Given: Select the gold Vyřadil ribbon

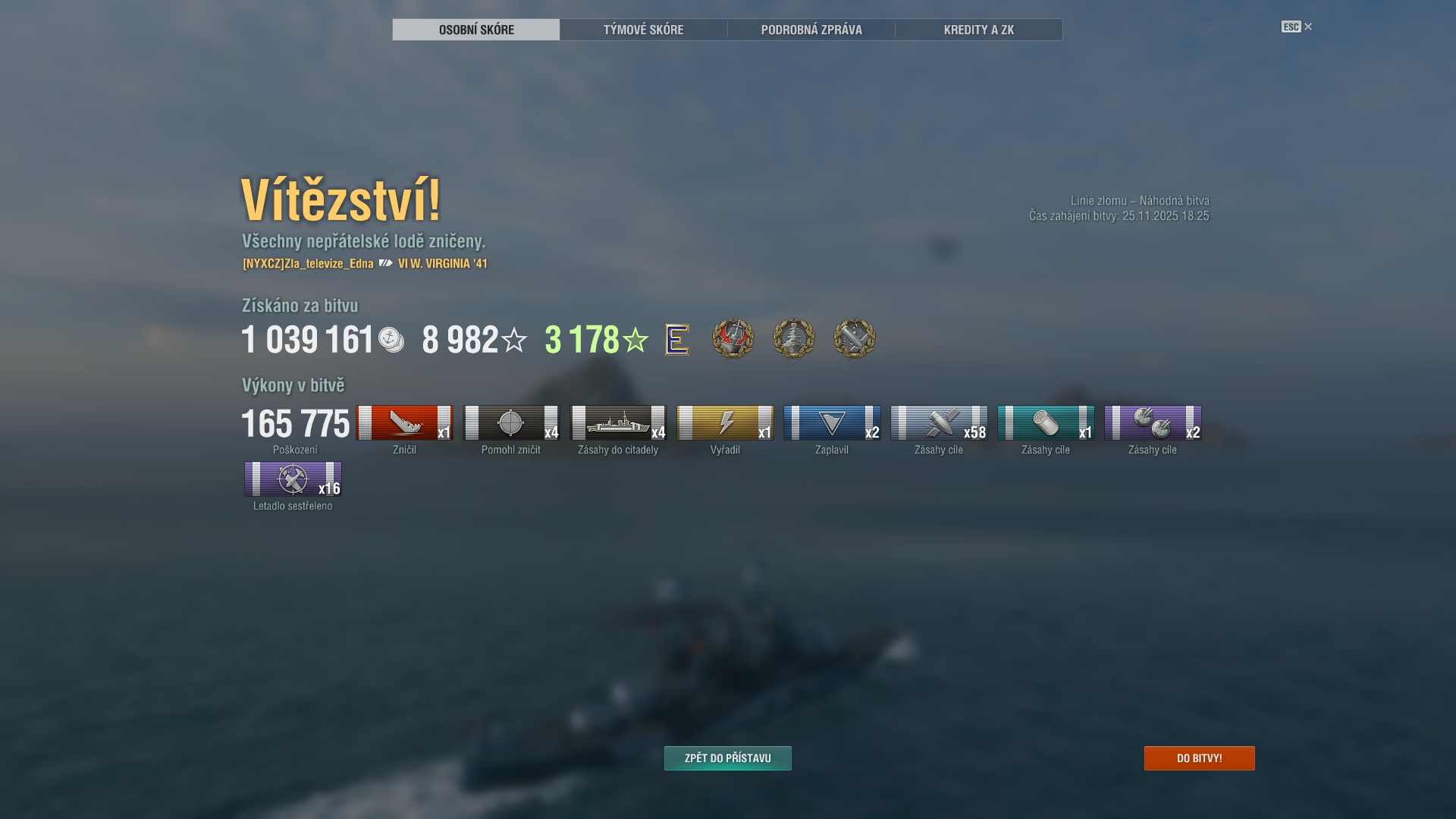Looking at the screenshot, I should coord(725,423).
